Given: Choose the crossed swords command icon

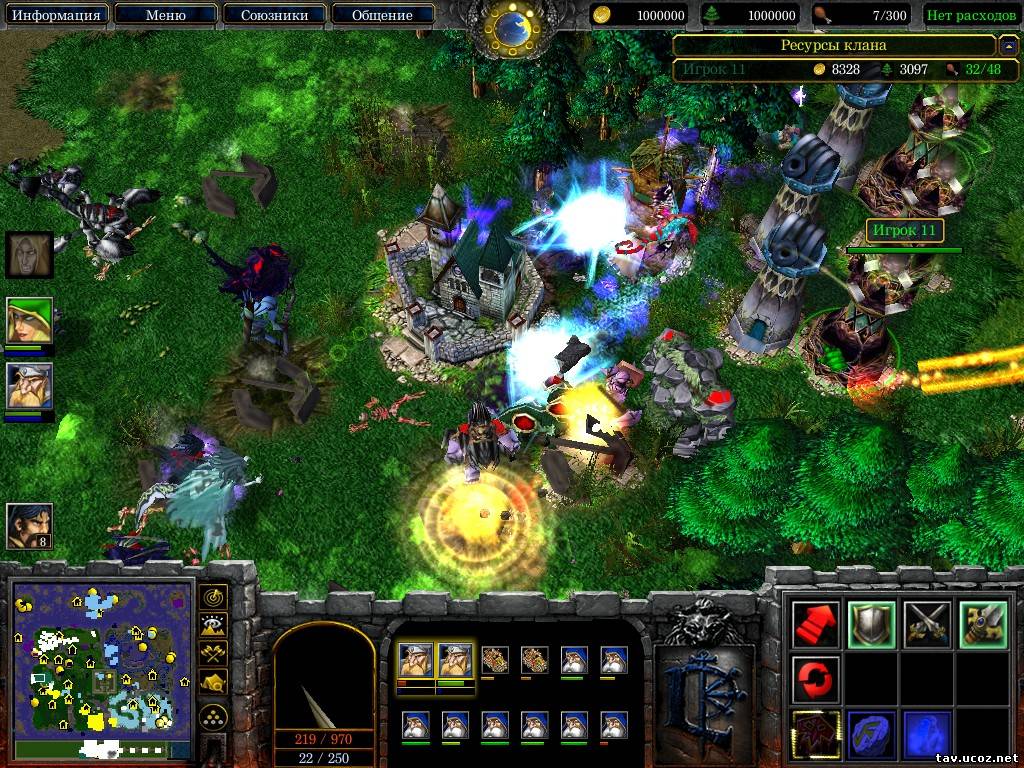Looking at the screenshot, I should [x=925, y=625].
